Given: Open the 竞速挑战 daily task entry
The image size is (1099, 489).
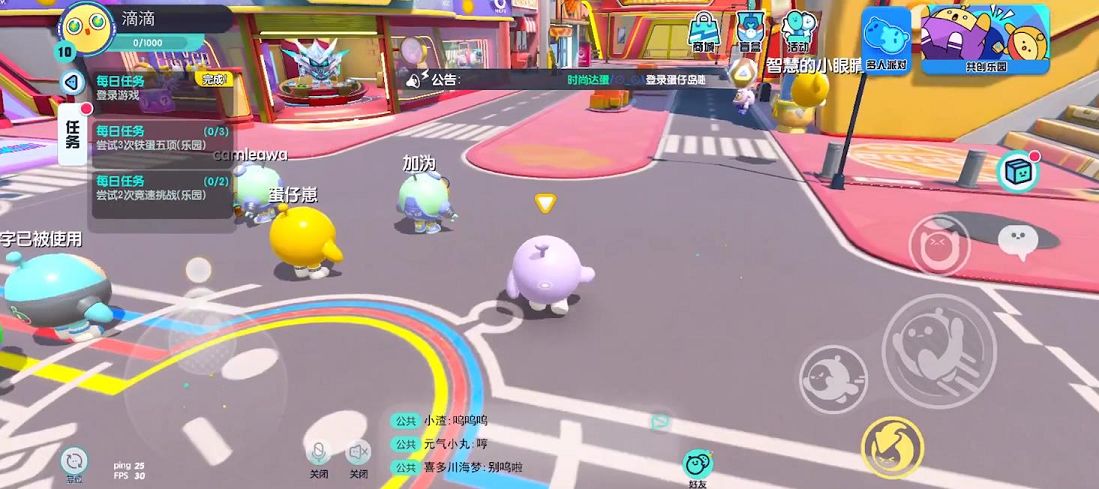Looking at the screenshot, I should tap(162, 188).
